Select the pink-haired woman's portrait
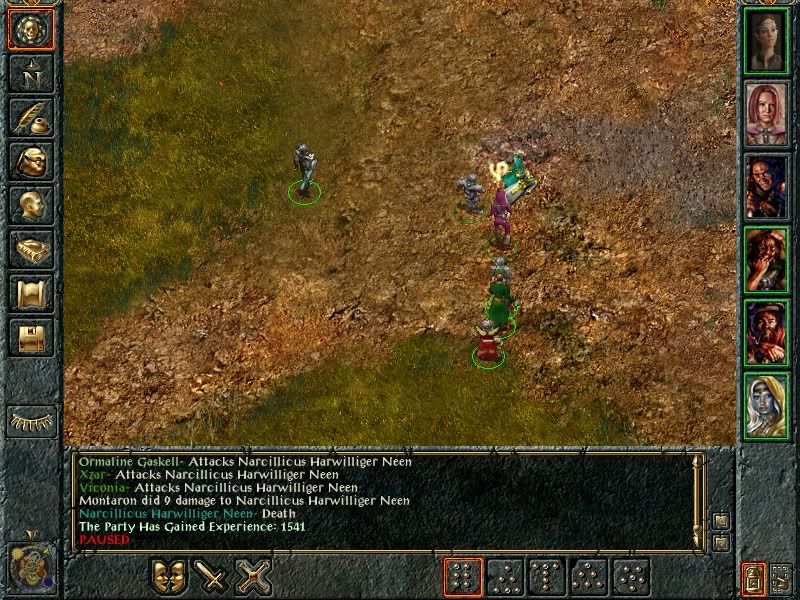This screenshot has height=600, width=800. click(x=767, y=113)
